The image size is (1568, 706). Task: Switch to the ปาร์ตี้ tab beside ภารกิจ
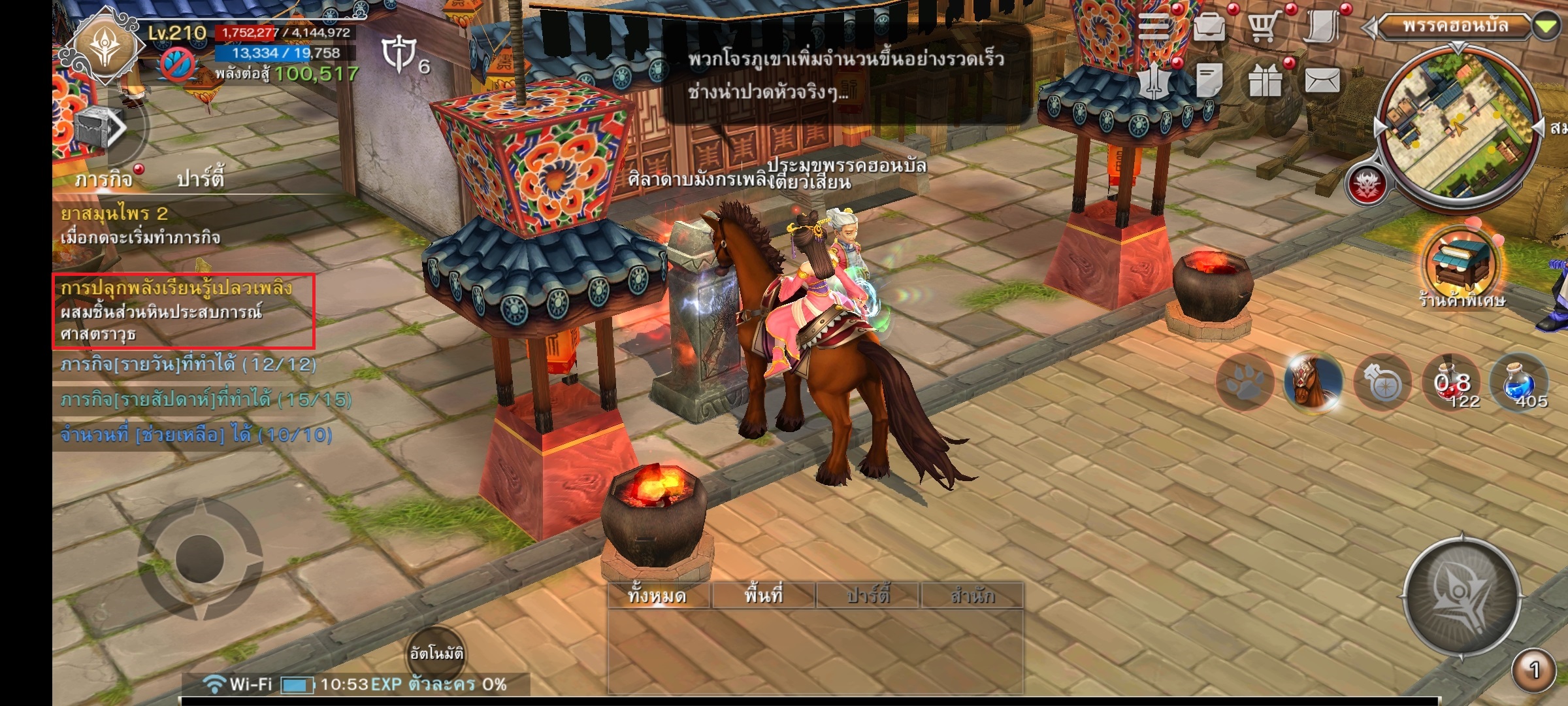201,178
